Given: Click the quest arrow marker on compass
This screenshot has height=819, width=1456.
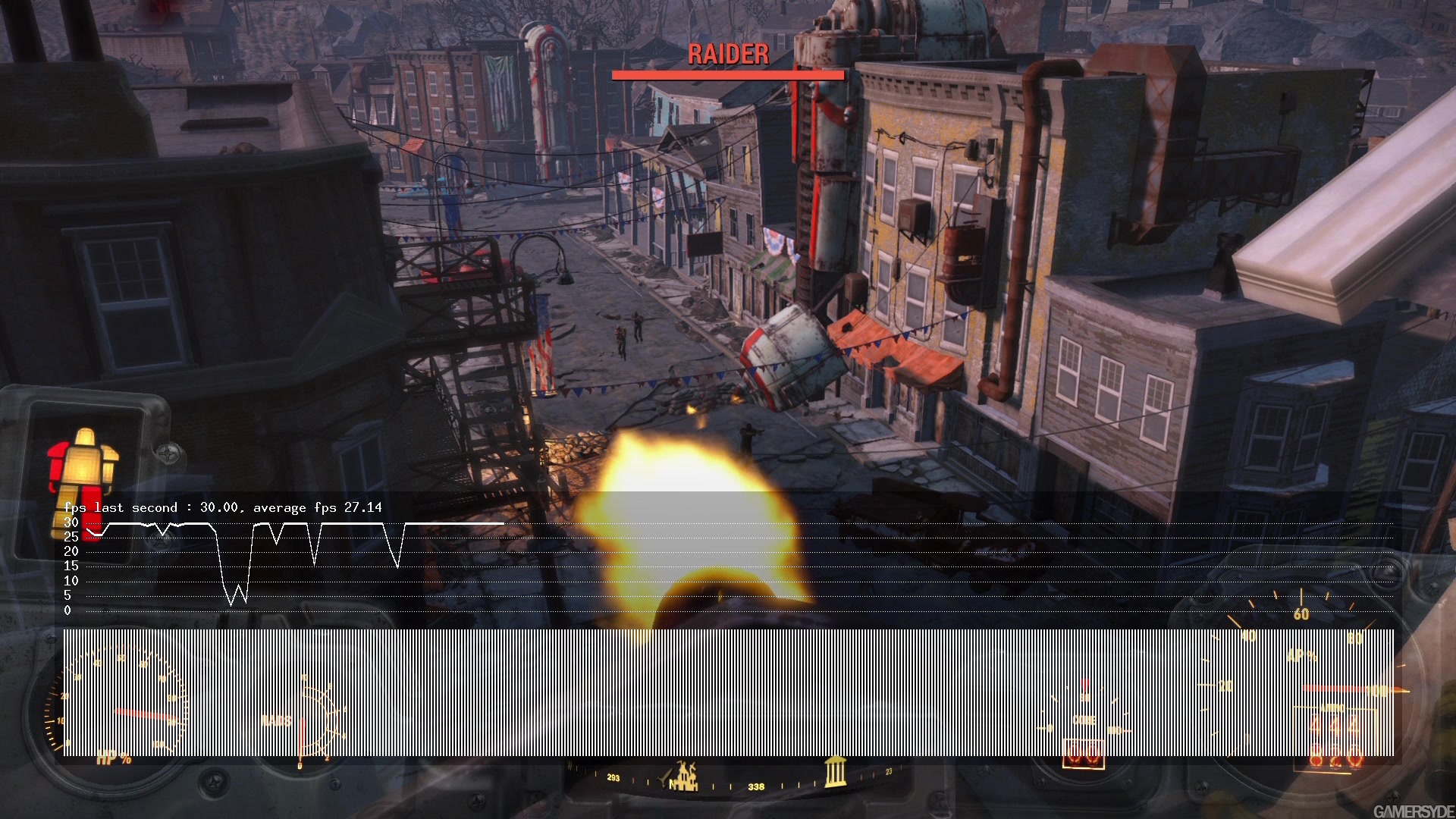Looking at the screenshot, I should pyautogui.click(x=666, y=779).
